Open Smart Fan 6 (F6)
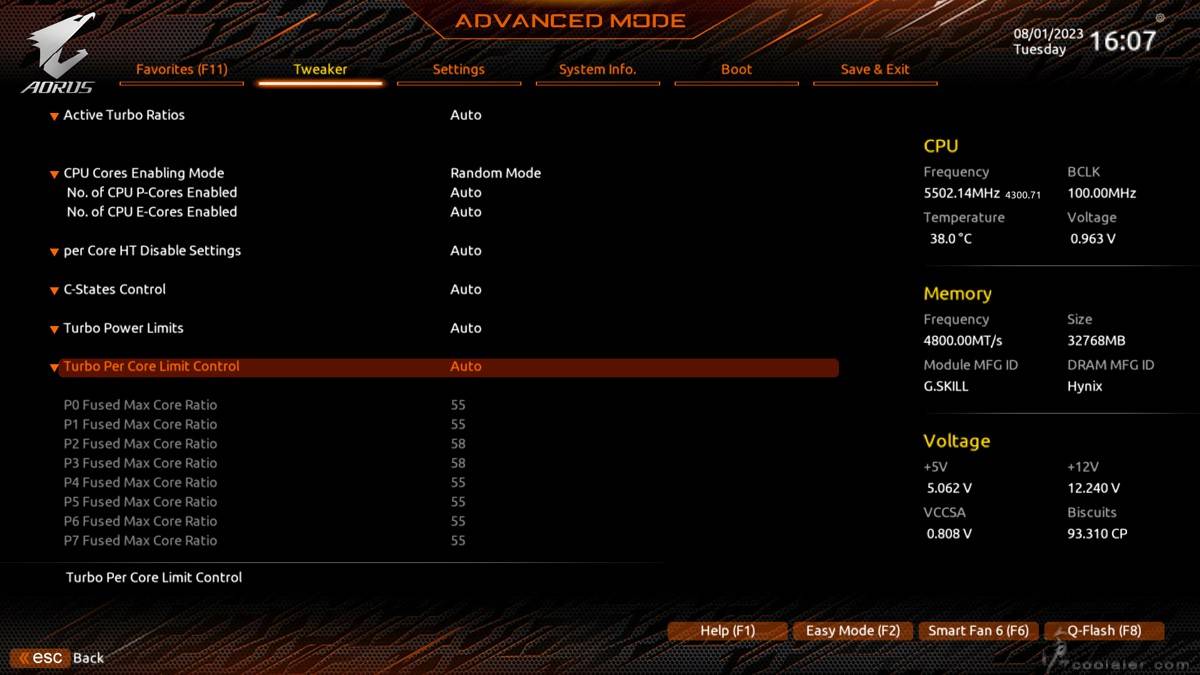 click(977, 631)
